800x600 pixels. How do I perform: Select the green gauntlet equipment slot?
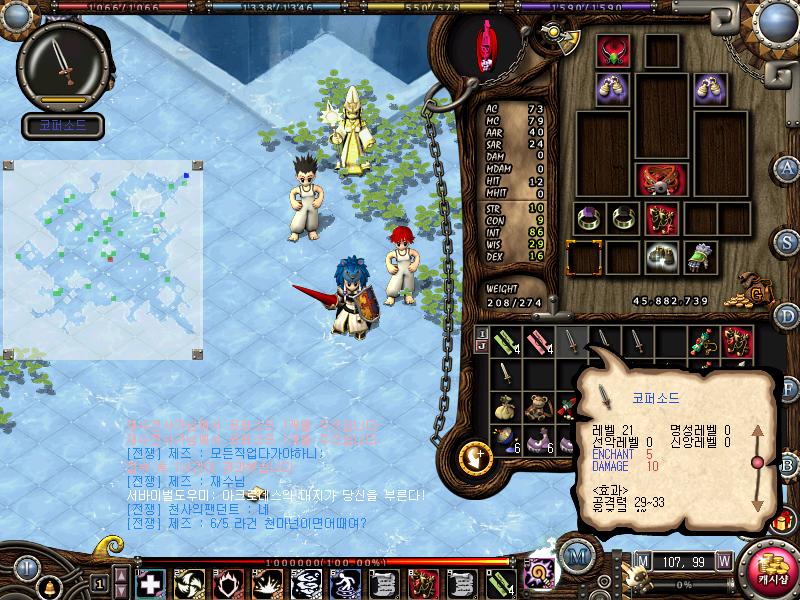(701, 256)
